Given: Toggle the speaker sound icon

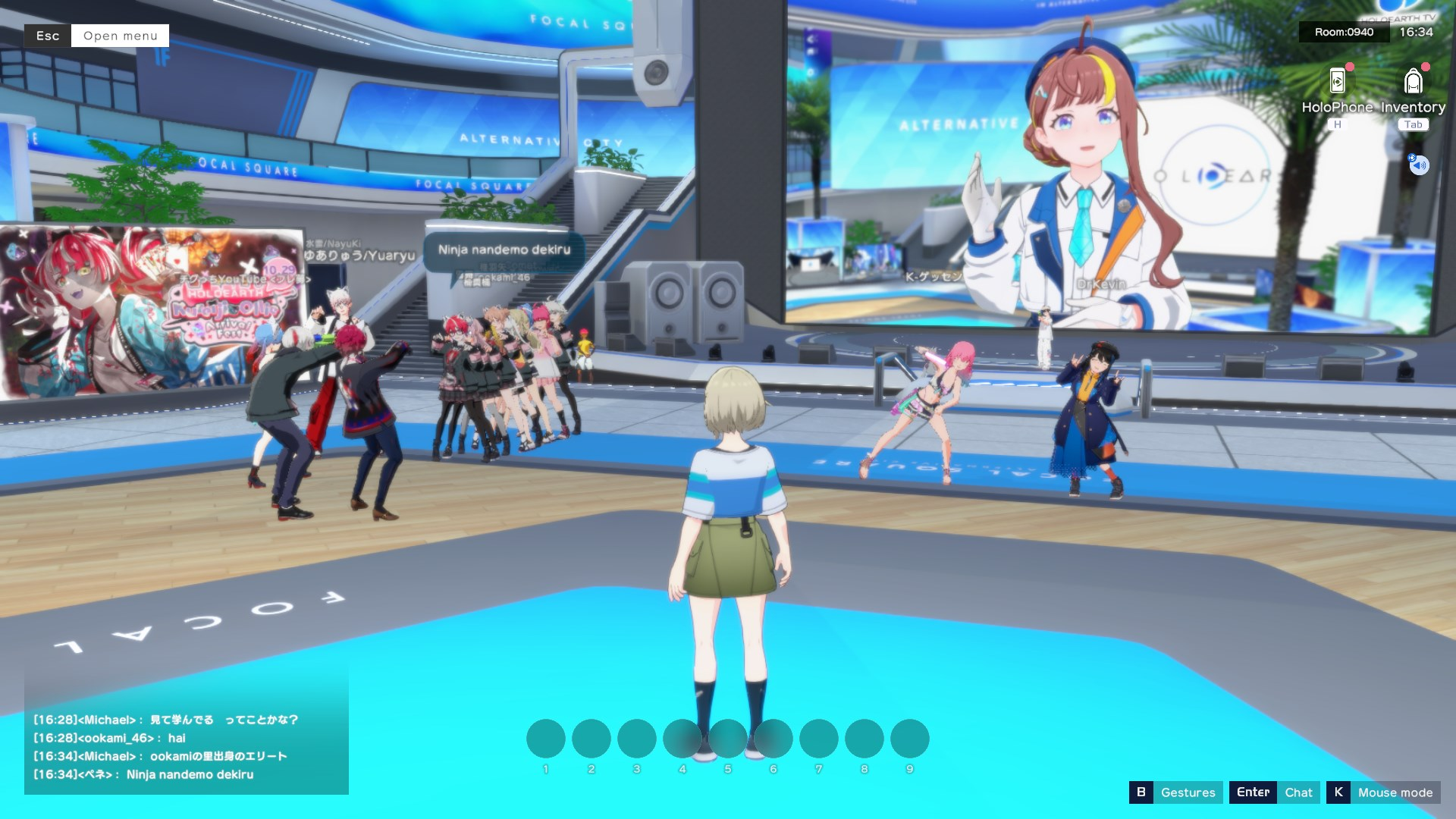Looking at the screenshot, I should pyautogui.click(x=1419, y=165).
